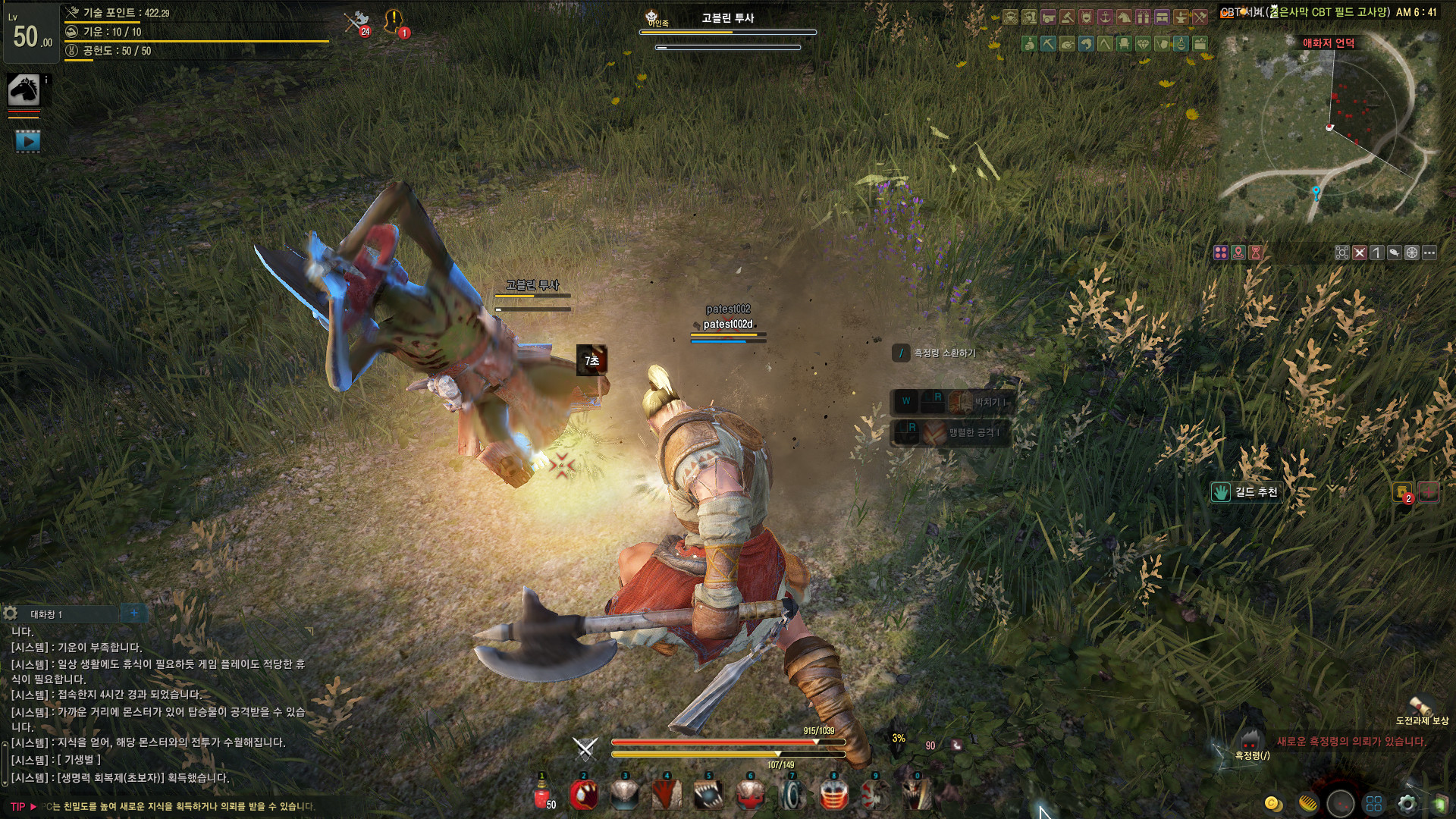Click the green exit door icon
The image size is (1456, 819).
[x=1439, y=803]
